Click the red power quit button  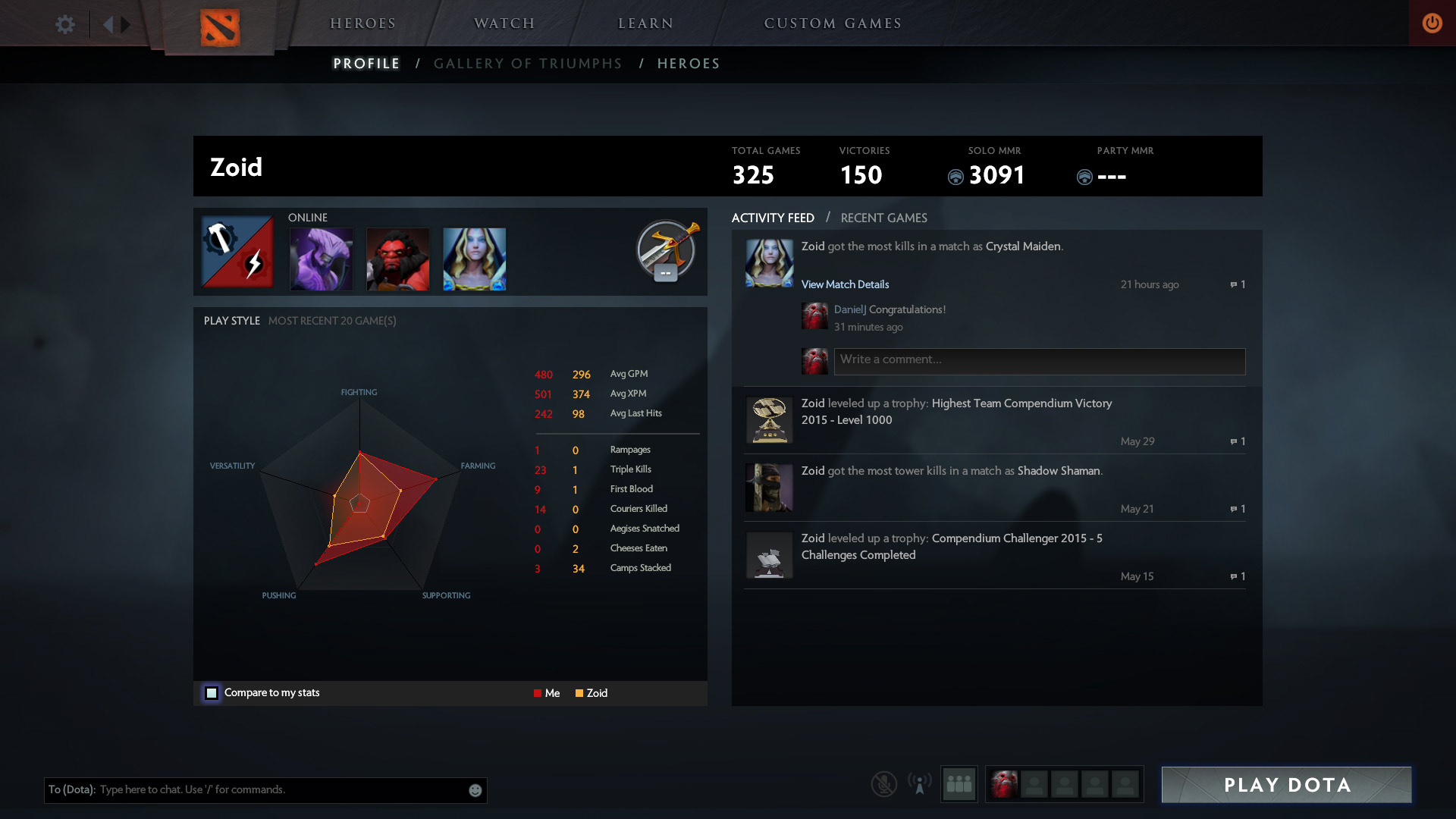pos(1432,24)
